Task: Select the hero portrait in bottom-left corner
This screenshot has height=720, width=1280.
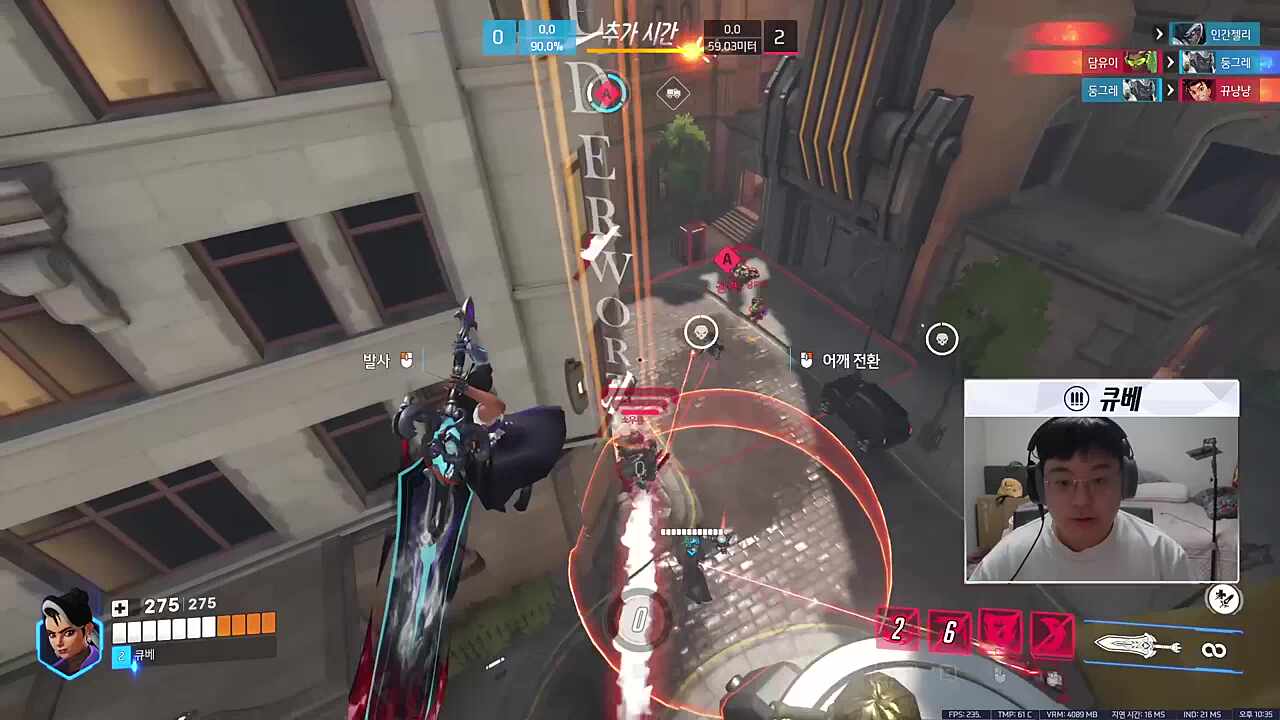Action: (x=68, y=638)
